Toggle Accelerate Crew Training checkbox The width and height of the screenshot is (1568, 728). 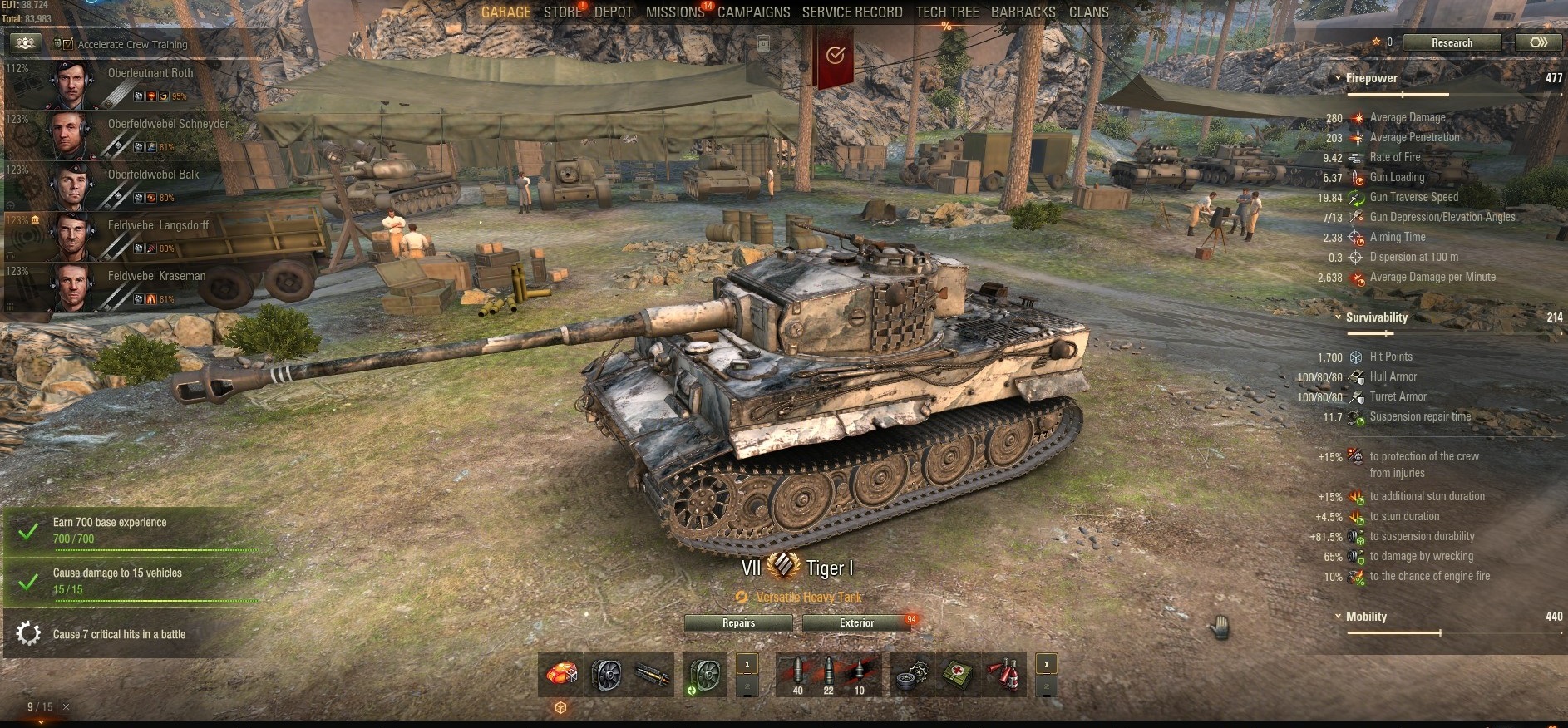68,44
